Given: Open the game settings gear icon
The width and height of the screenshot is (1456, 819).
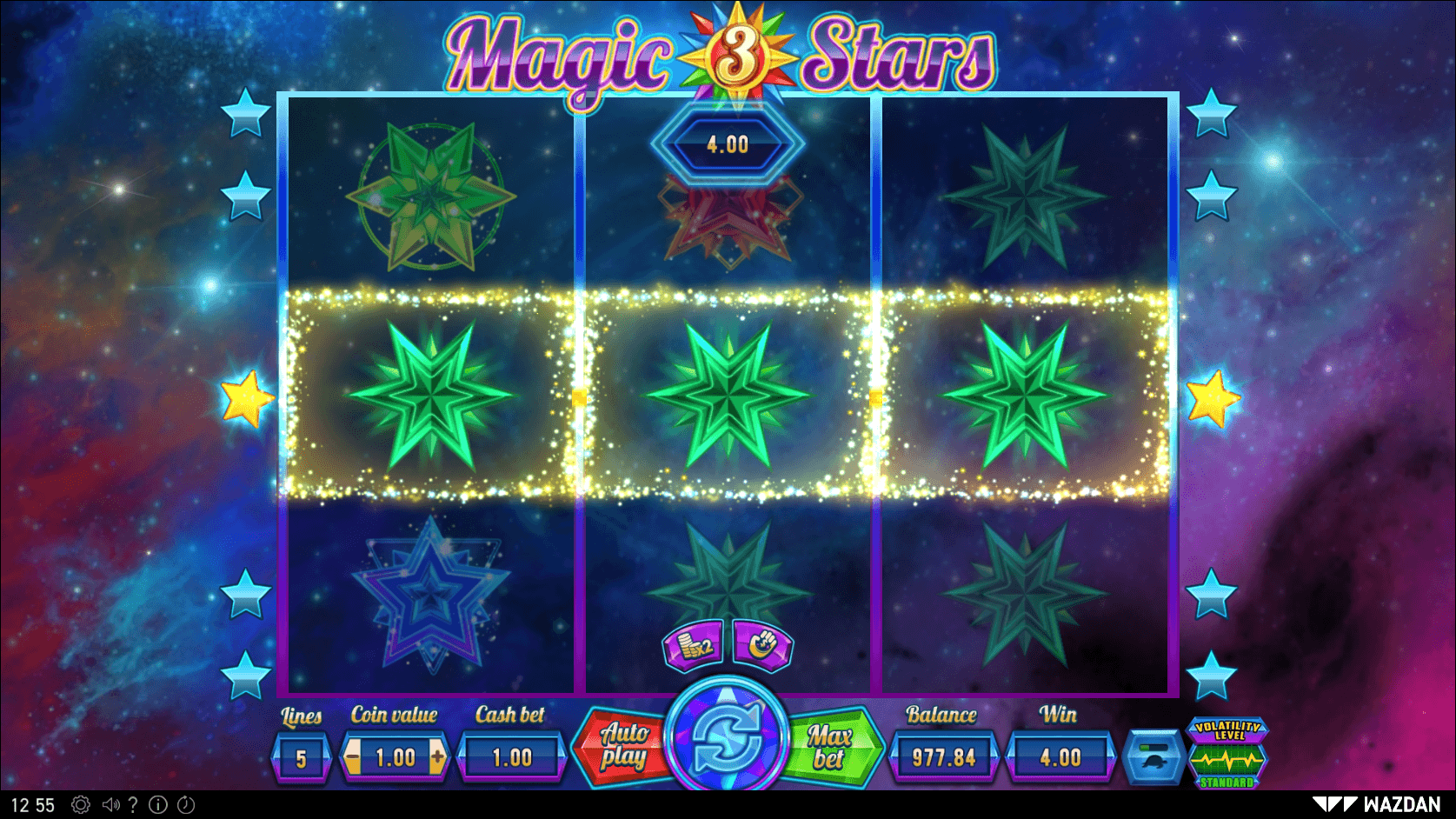Looking at the screenshot, I should pyautogui.click(x=80, y=804).
